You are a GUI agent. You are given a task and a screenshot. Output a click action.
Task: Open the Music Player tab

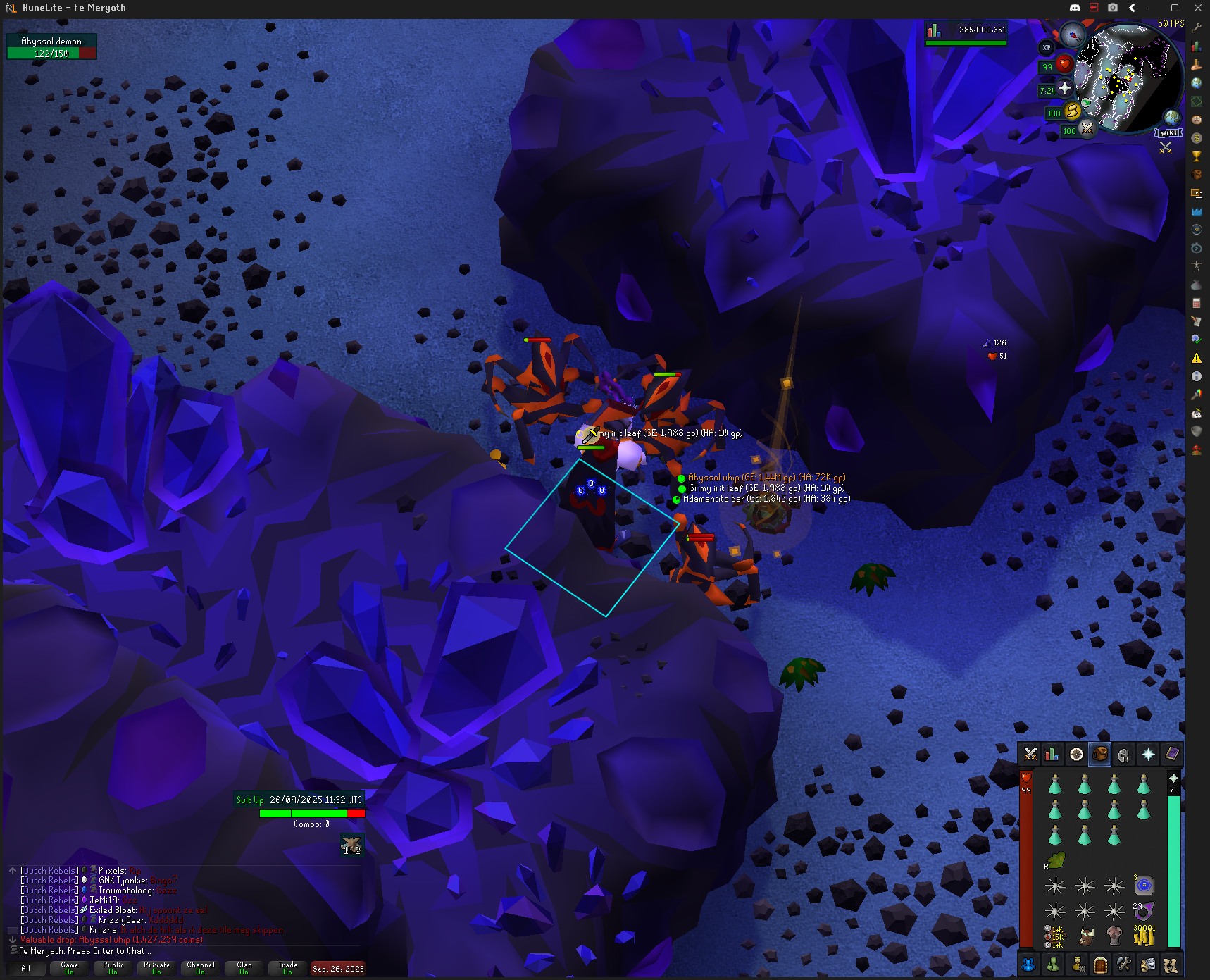coord(1171,965)
